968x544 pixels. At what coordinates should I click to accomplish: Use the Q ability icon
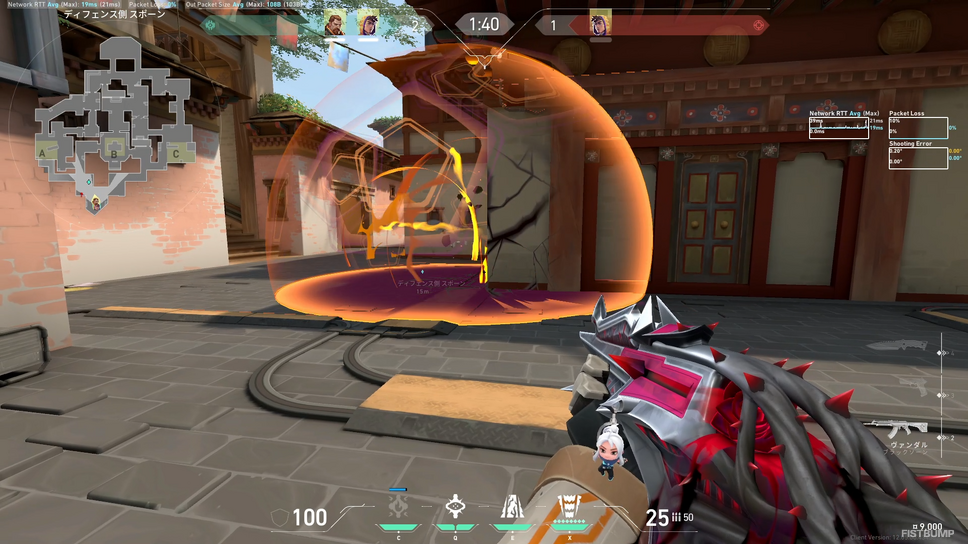[455, 507]
